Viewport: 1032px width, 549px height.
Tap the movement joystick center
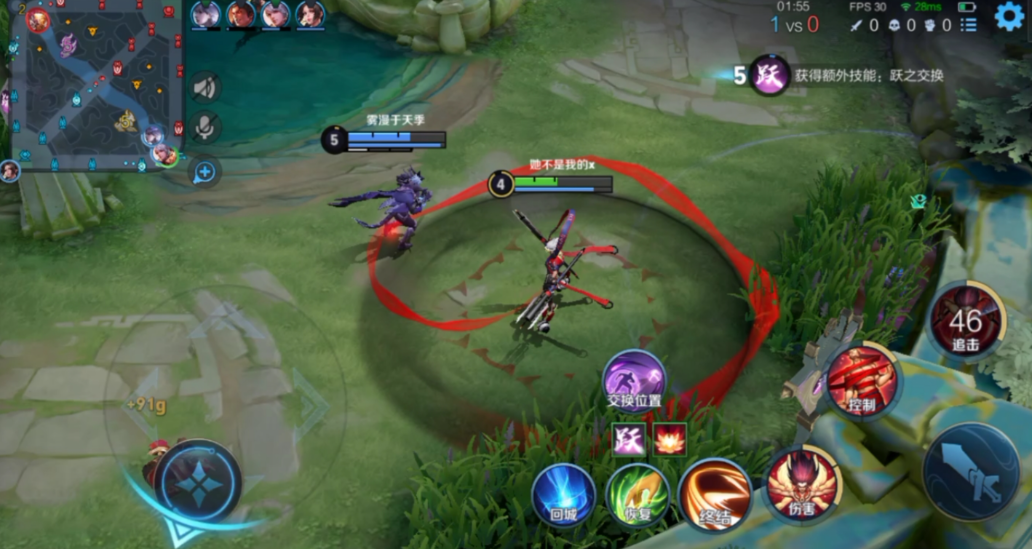click(x=197, y=481)
